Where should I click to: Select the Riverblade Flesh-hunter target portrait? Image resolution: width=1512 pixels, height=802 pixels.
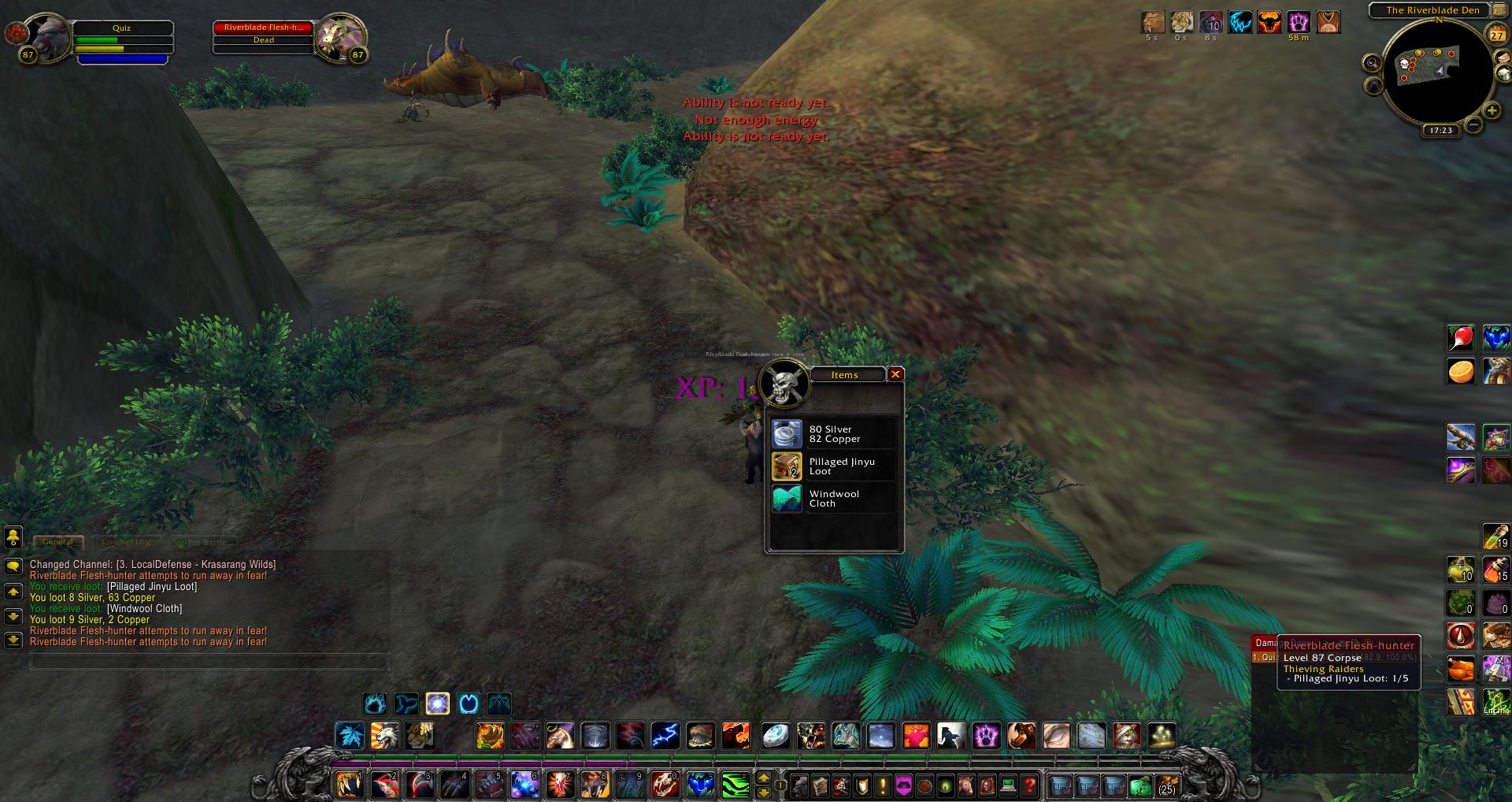pos(341,36)
